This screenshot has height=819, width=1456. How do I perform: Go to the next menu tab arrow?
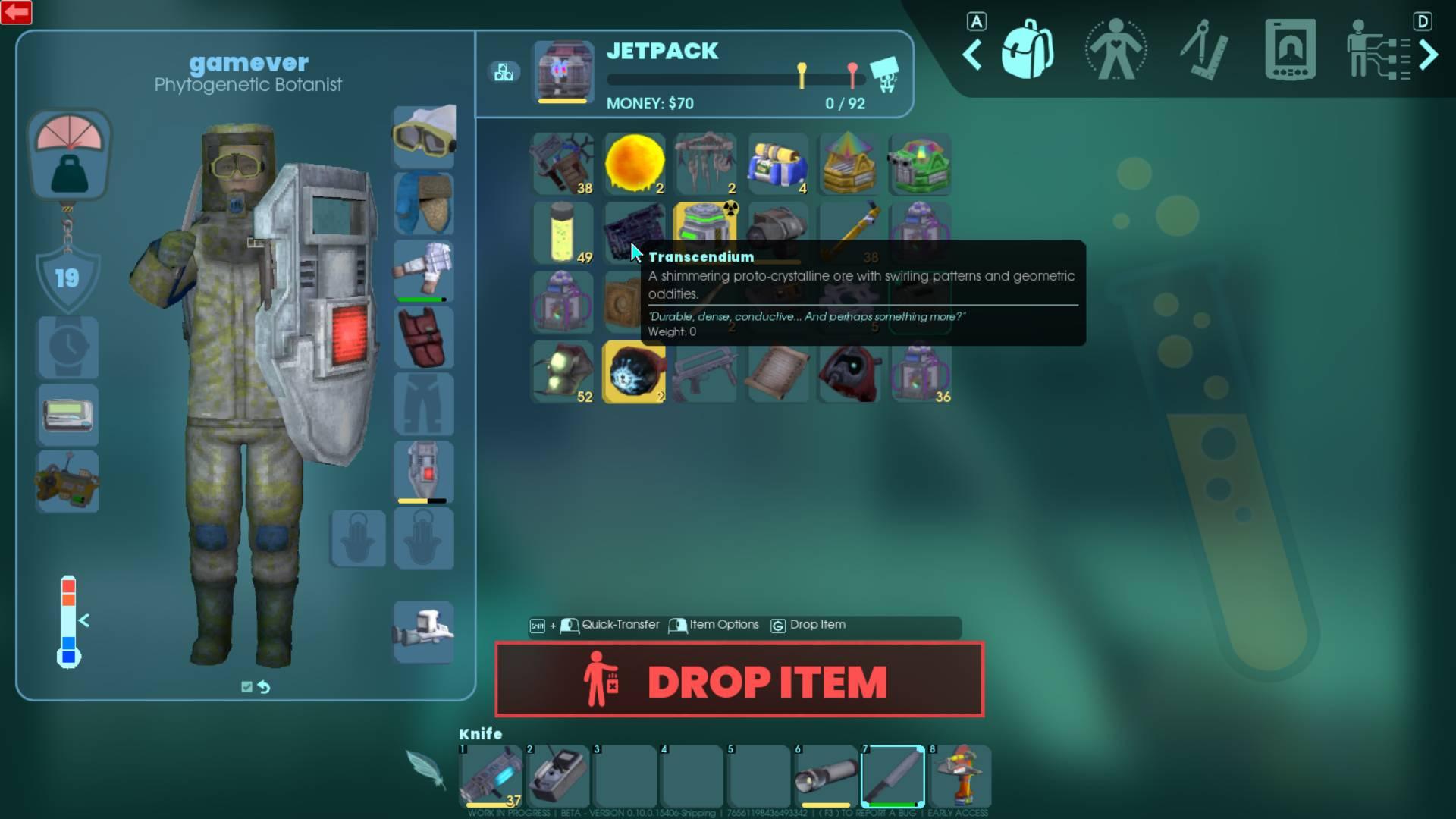pos(1428,55)
